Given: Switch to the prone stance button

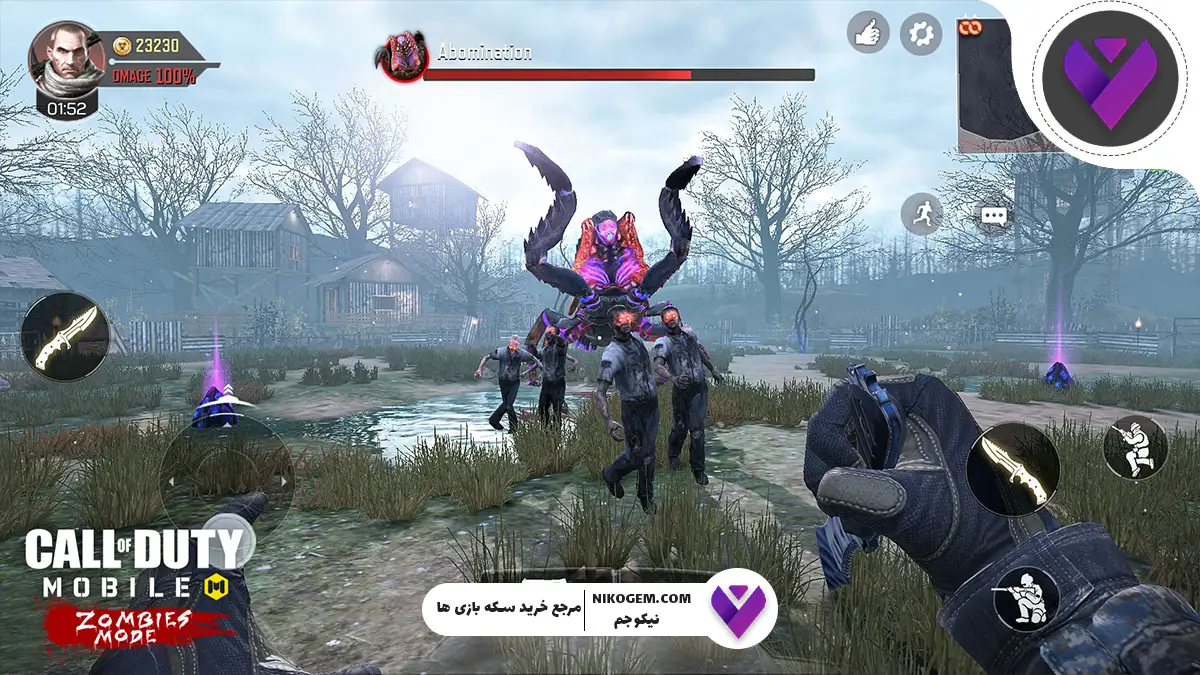Looking at the screenshot, I should click(x=1025, y=597).
